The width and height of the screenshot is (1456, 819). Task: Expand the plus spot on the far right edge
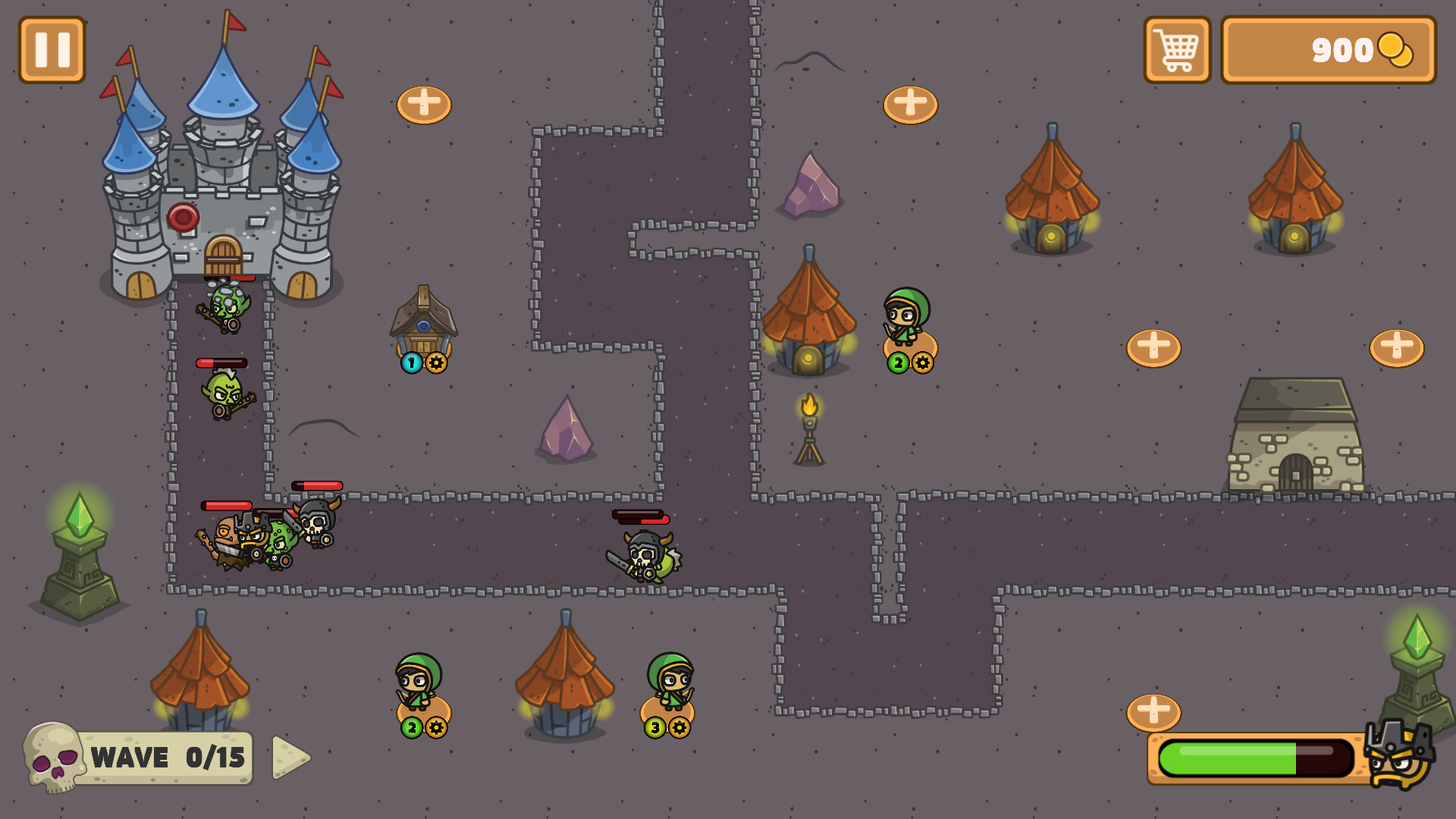point(1395,350)
